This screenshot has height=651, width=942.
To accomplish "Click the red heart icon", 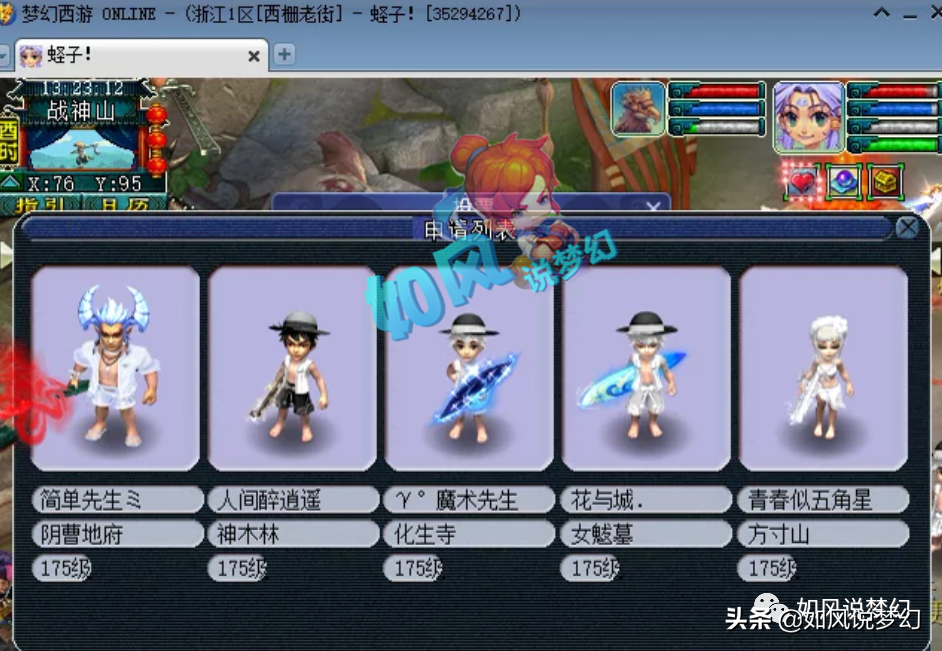I will [x=803, y=182].
